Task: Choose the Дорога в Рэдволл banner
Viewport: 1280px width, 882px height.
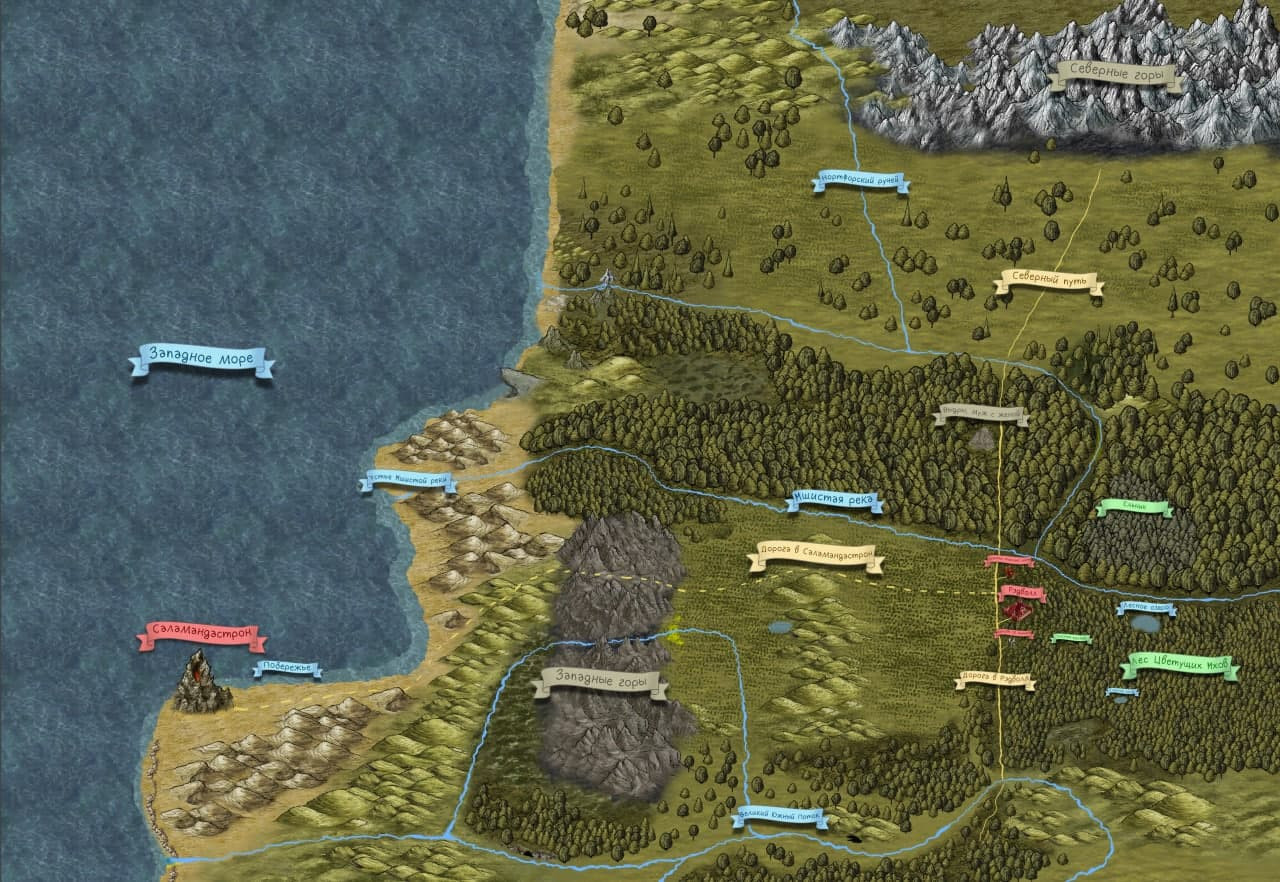Action: point(994,680)
